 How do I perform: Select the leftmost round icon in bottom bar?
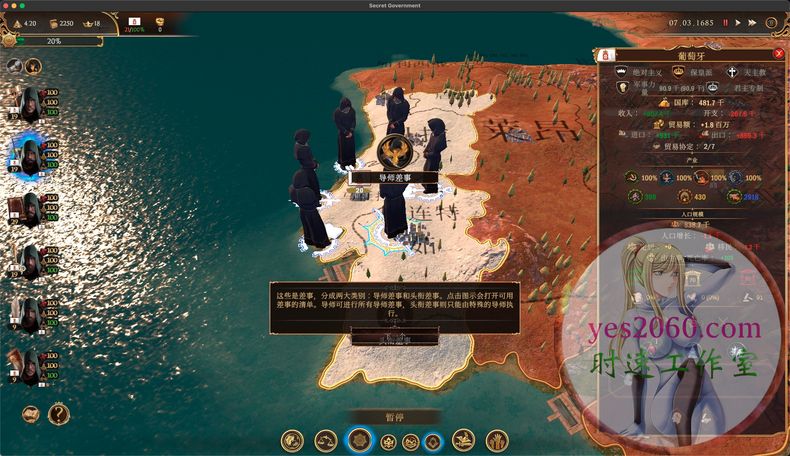pos(292,440)
